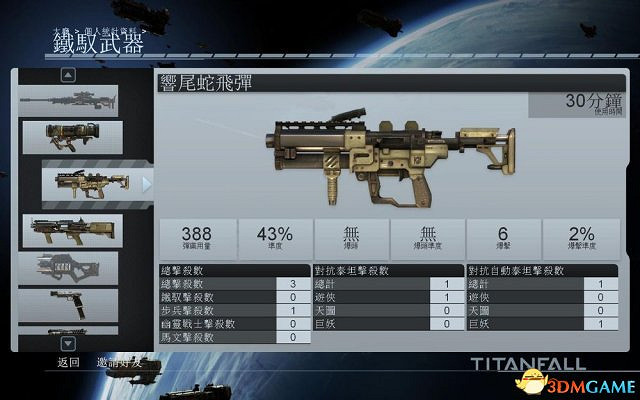Open the 邀請好友 invite friends option

[119, 363]
